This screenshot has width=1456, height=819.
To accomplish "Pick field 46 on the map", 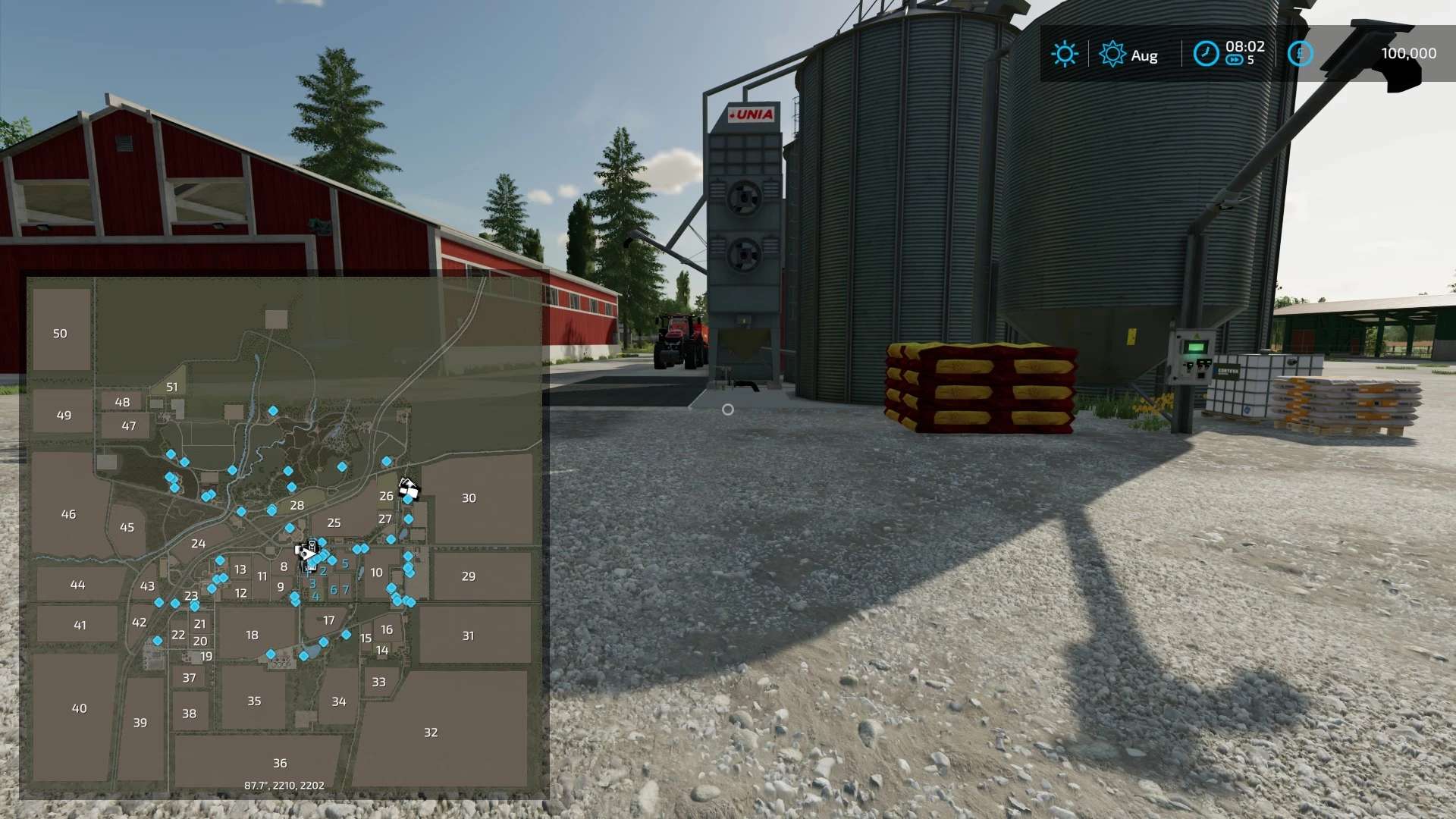I will point(68,514).
